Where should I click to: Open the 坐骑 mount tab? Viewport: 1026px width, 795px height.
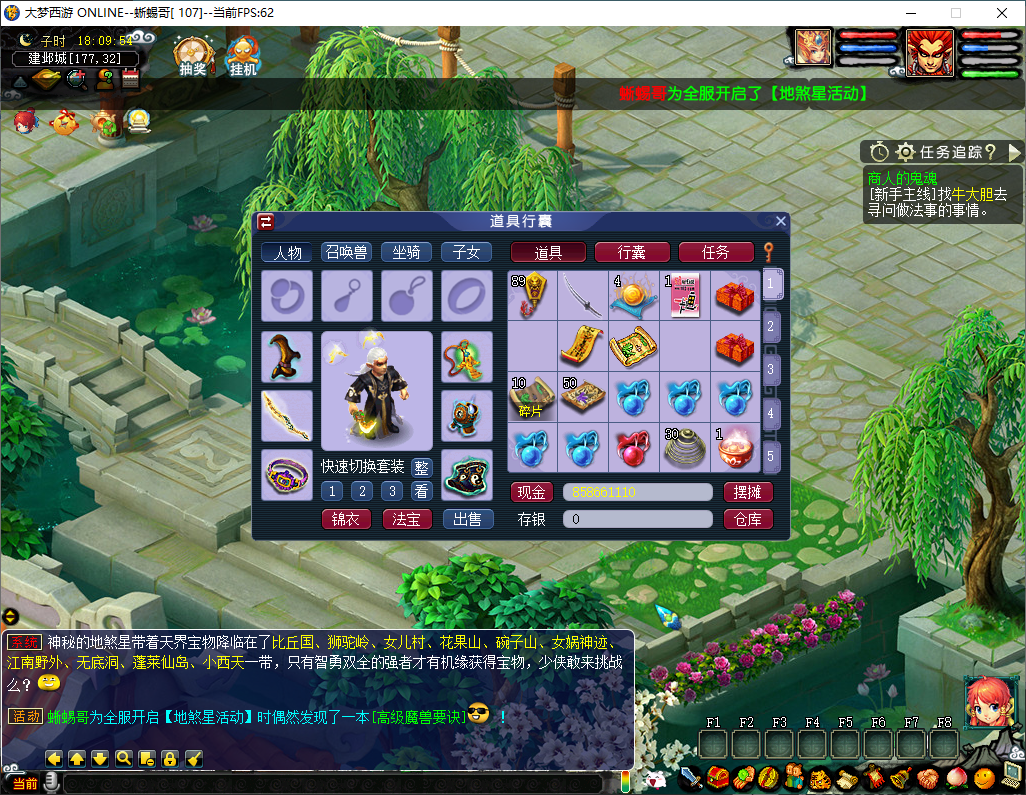(406, 252)
